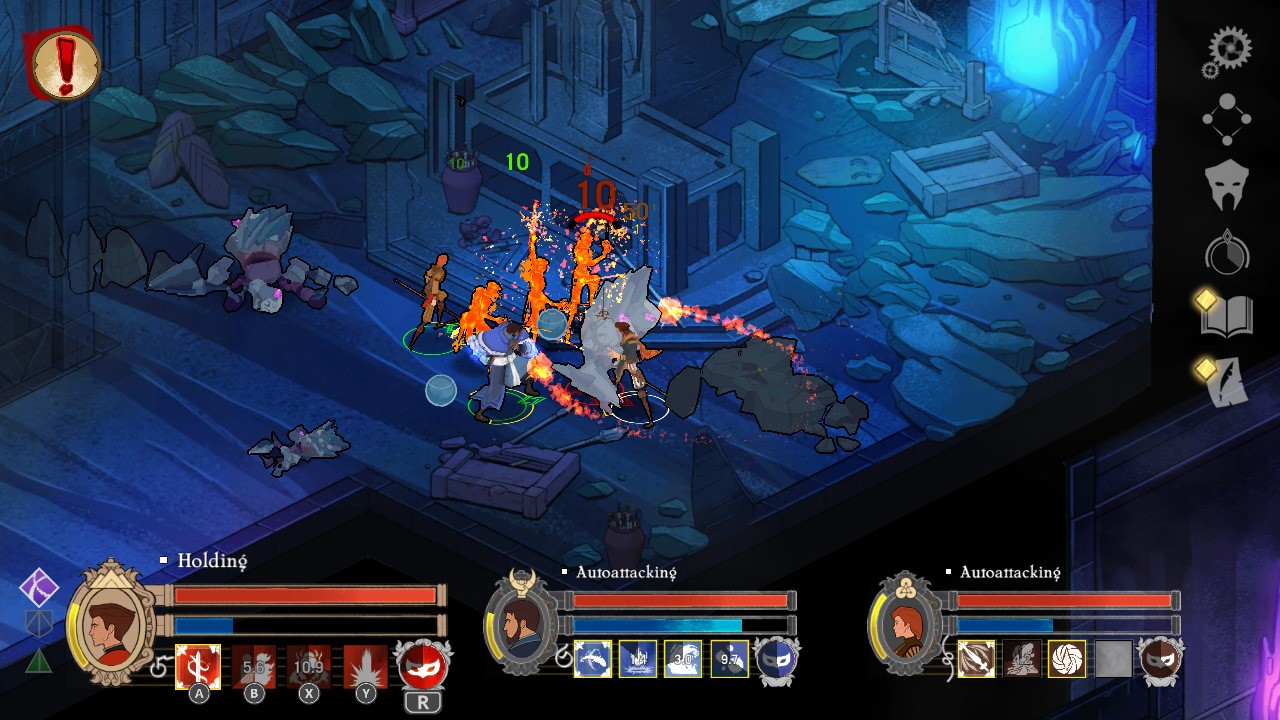
Task: Activate the blue feathered wing ability
Action: pos(594,658)
